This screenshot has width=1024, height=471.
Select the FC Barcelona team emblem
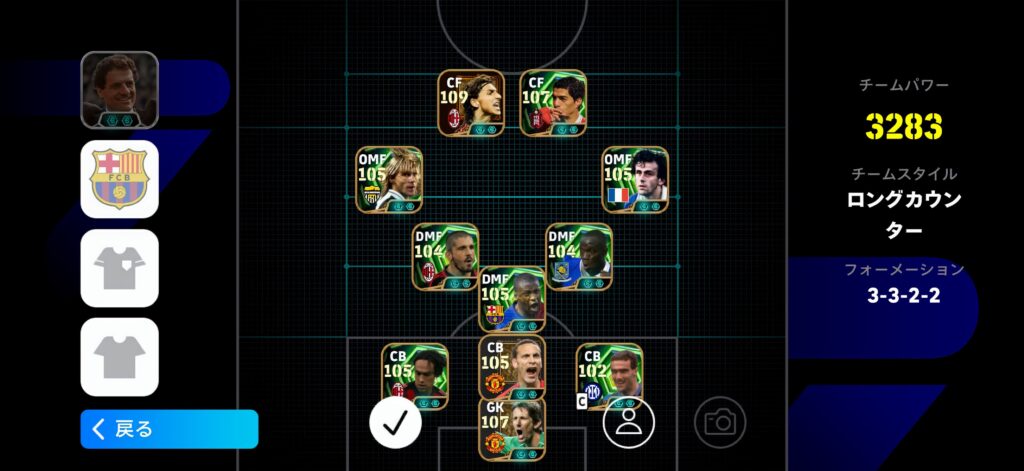(120, 179)
